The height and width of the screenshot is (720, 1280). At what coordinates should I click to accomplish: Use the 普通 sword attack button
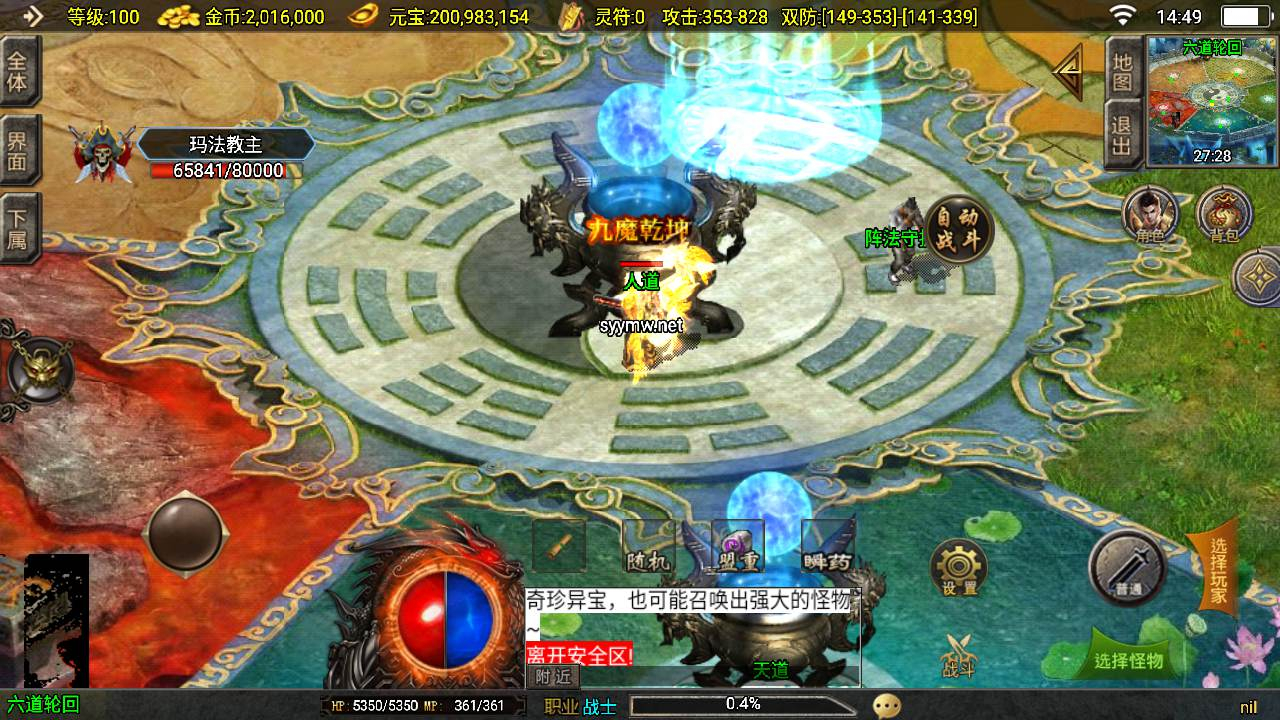[1128, 567]
